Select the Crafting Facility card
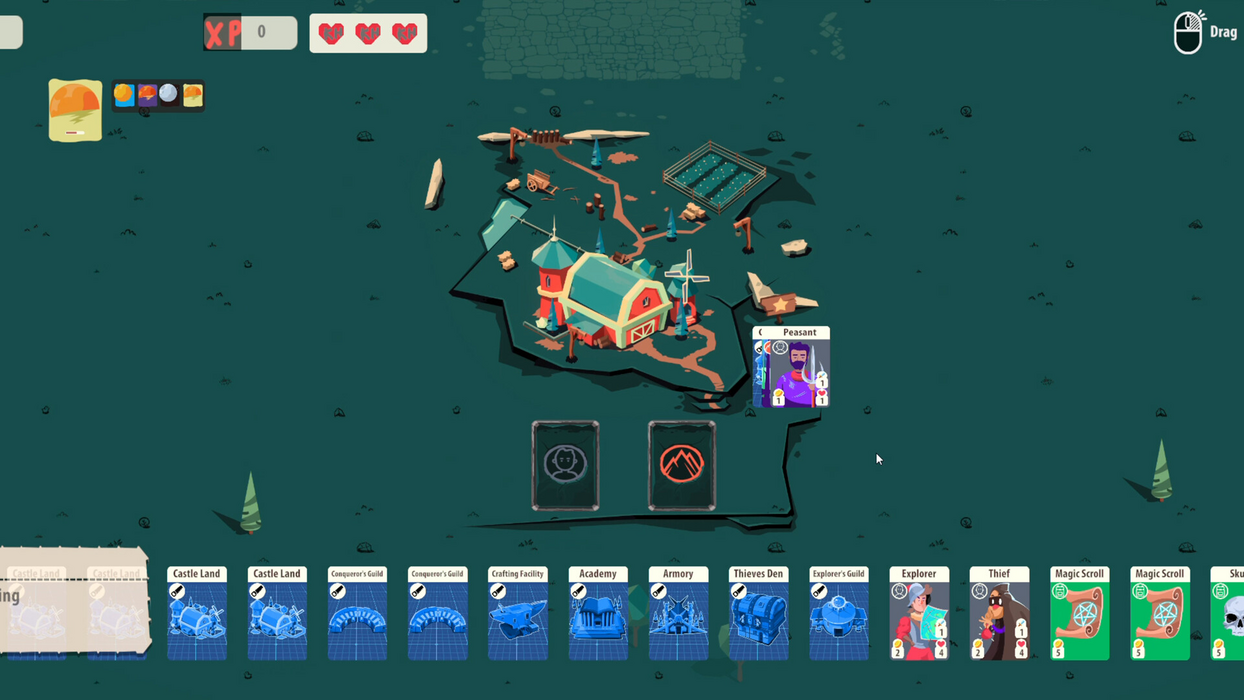The width and height of the screenshot is (1244, 700). [518, 613]
